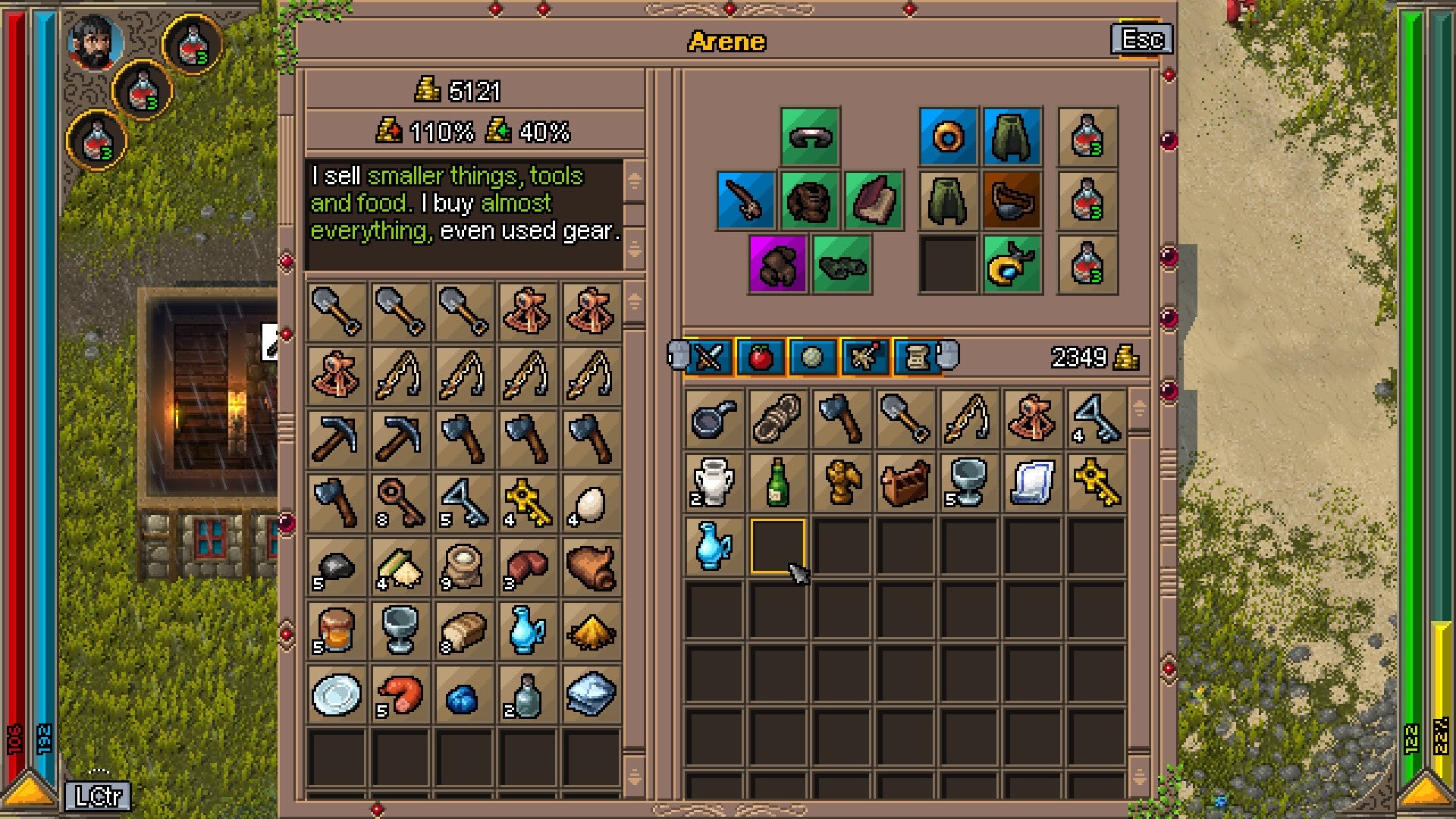Toggle the scroll filter for documents
Screen dimensions: 1456x819
(915, 356)
